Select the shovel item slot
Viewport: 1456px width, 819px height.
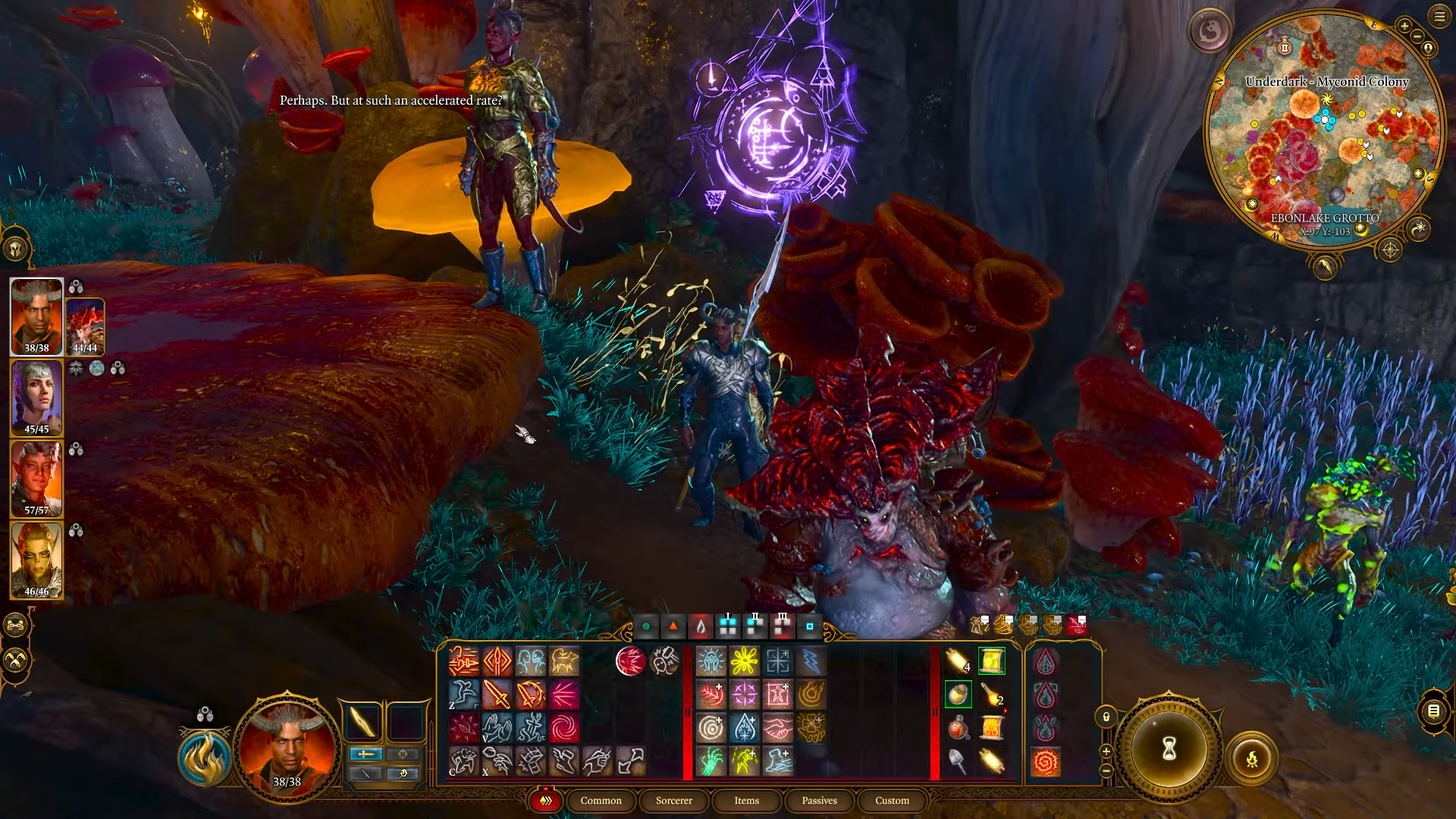(958, 761)
